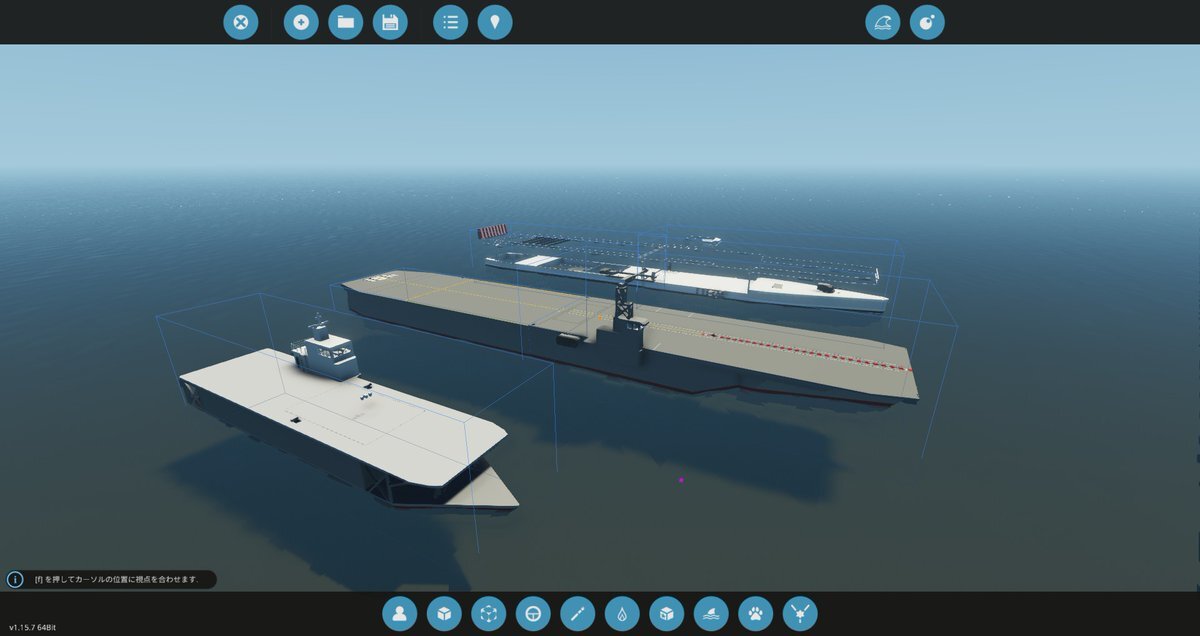Click the star-on-cables icon
1200x636 pixels.
tap(800, 613)
